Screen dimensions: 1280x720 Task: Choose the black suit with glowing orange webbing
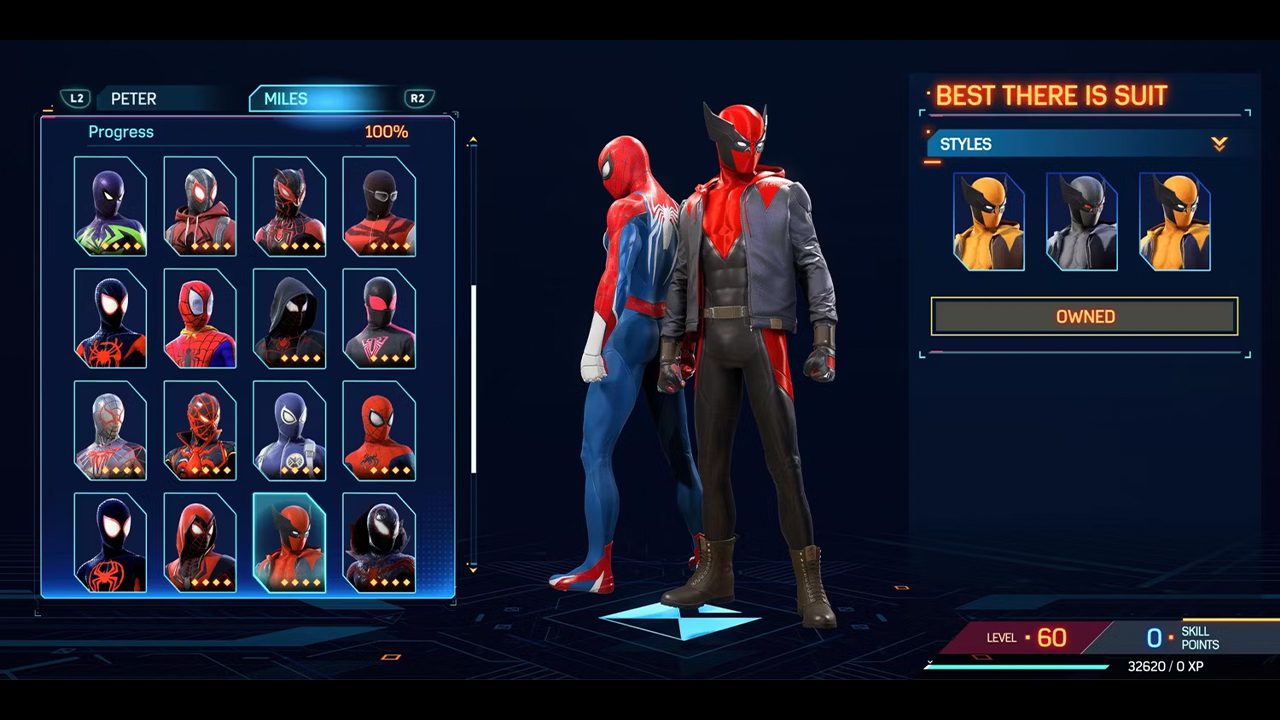tap(200, 430)
